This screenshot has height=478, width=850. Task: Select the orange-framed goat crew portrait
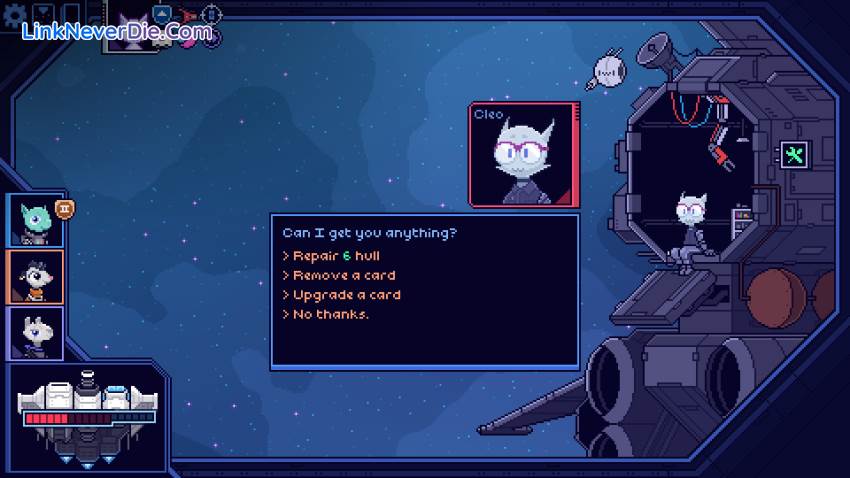click(36, 276)
